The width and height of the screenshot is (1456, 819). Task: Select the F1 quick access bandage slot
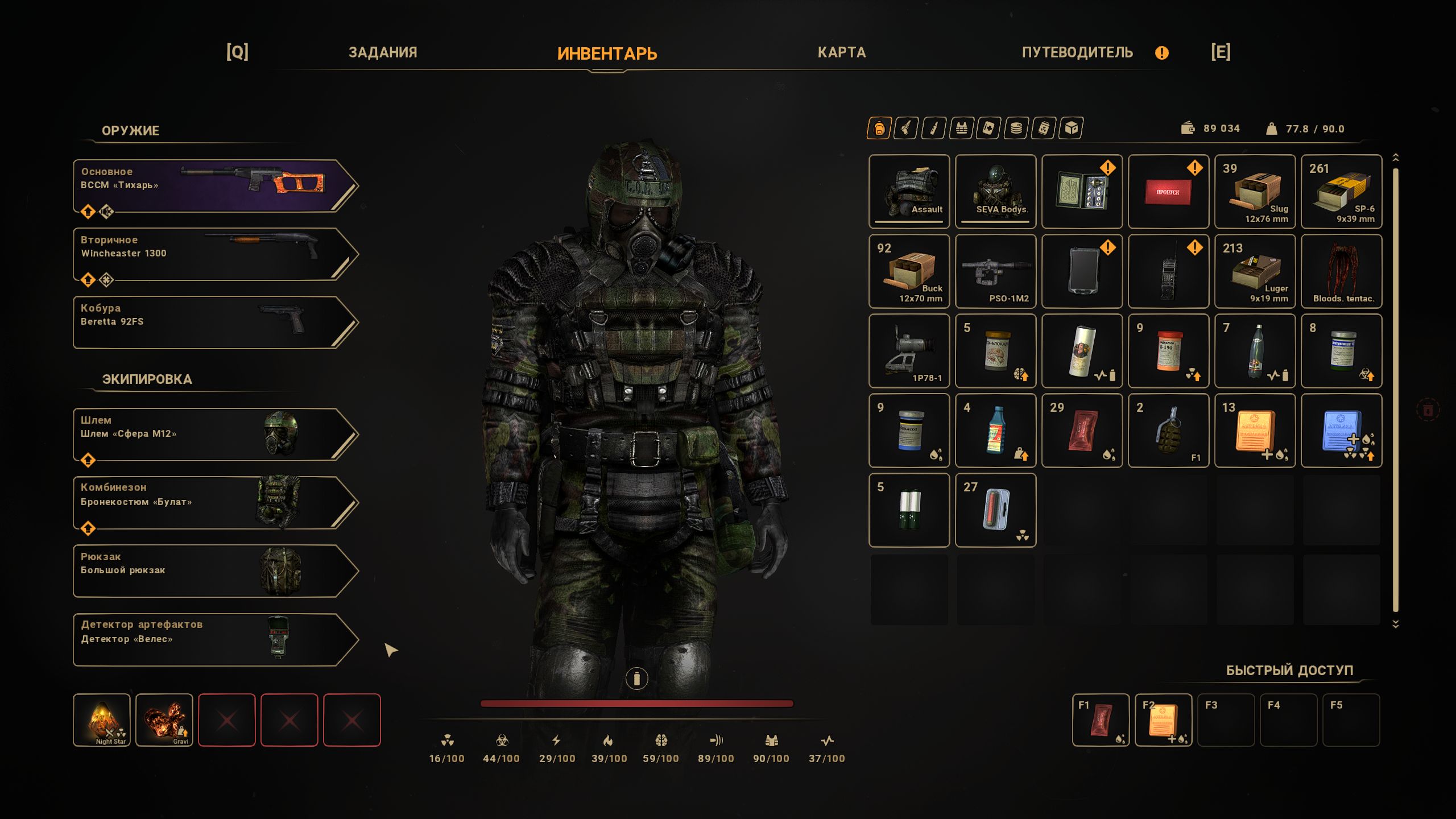pos(1101,719)
